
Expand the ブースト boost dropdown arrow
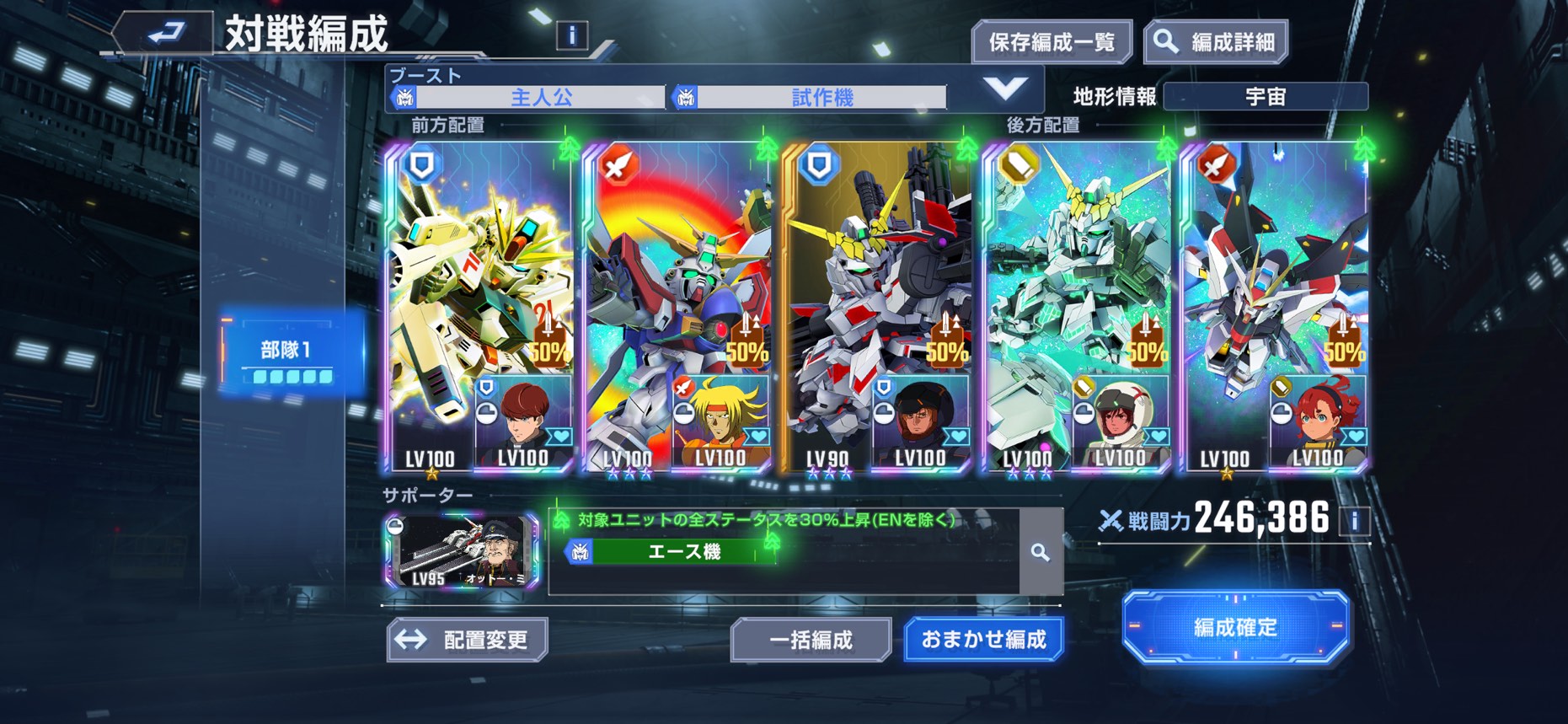pos(1005,88)
